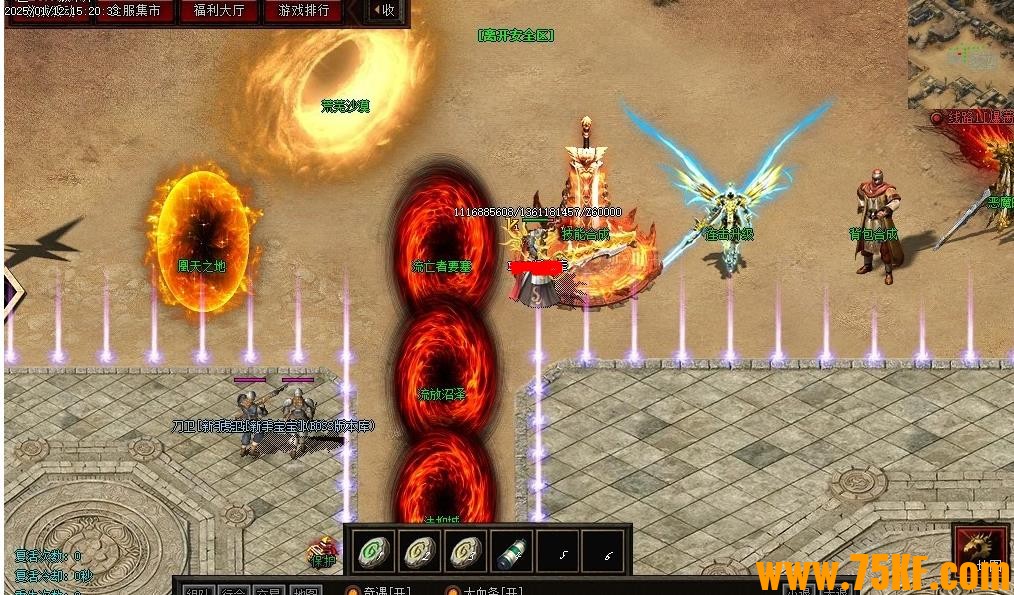Select the rune stone in hotbar slot 3
1014x595 pixels.
[x=465, y=551]
